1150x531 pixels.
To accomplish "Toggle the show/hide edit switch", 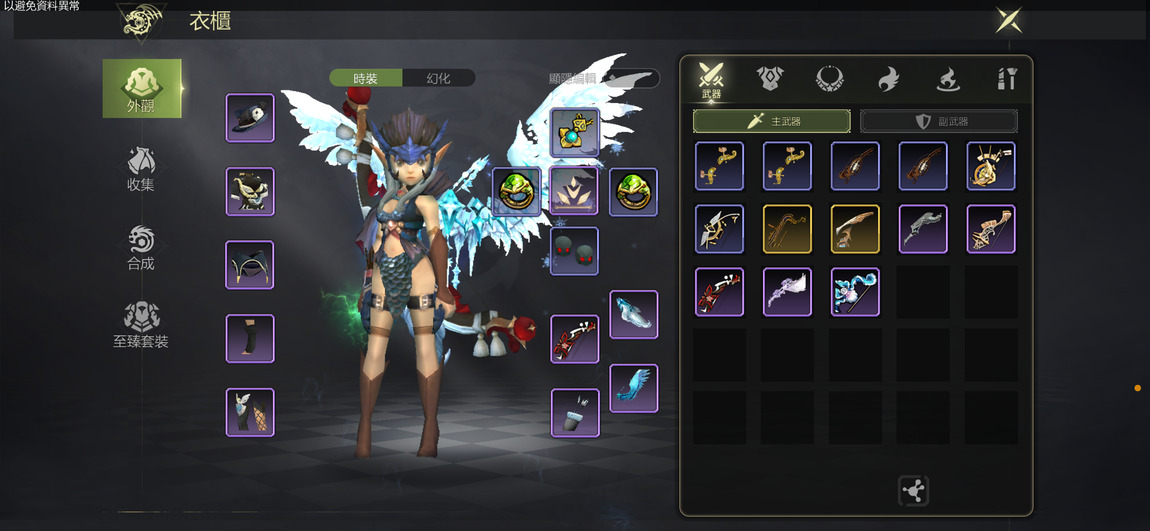I will pyautogui.click(x=631, y=78).
